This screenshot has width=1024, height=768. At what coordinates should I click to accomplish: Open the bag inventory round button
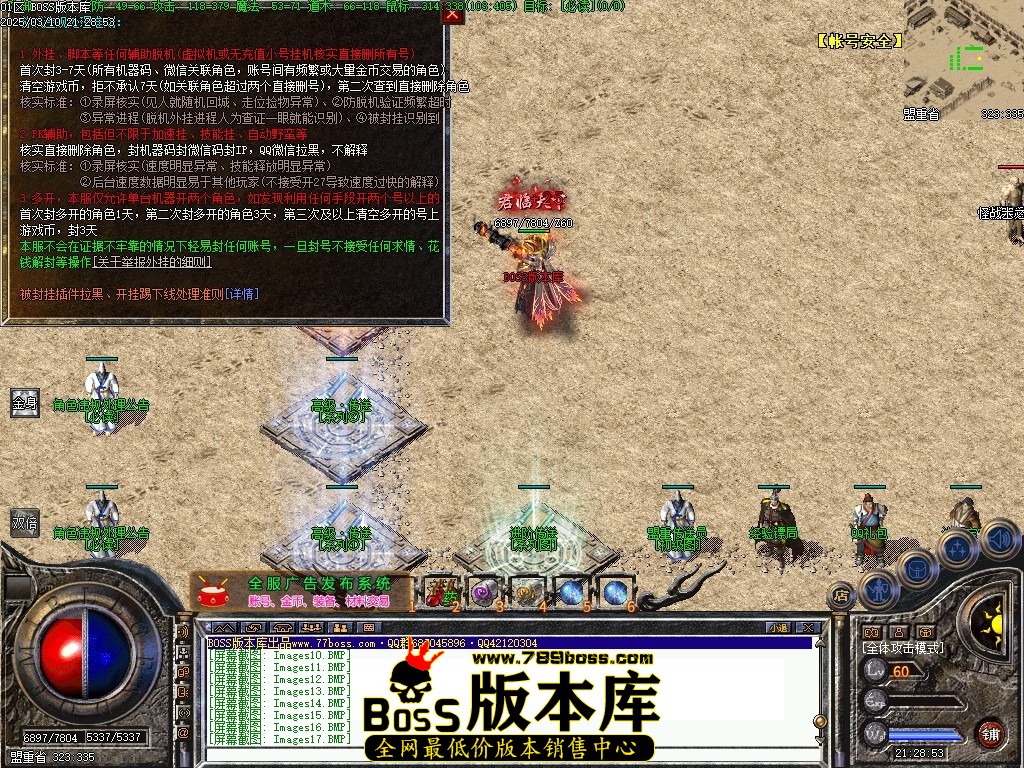tap(917, 568)
